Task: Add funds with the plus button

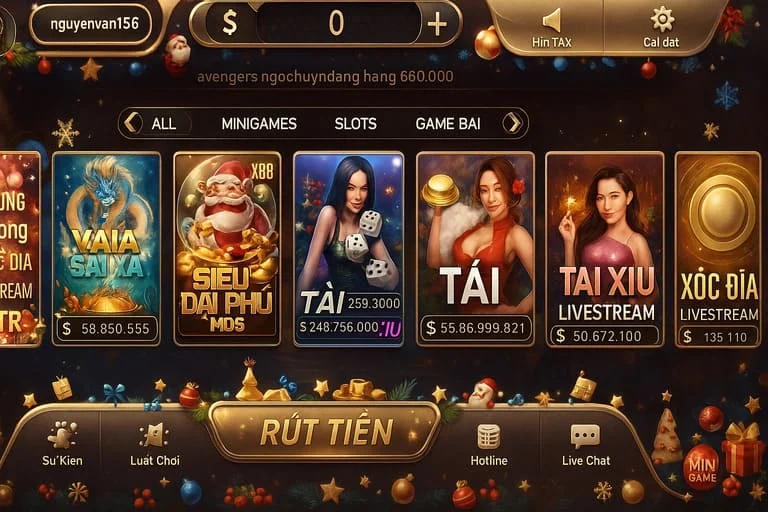Action: pos(437,24)
